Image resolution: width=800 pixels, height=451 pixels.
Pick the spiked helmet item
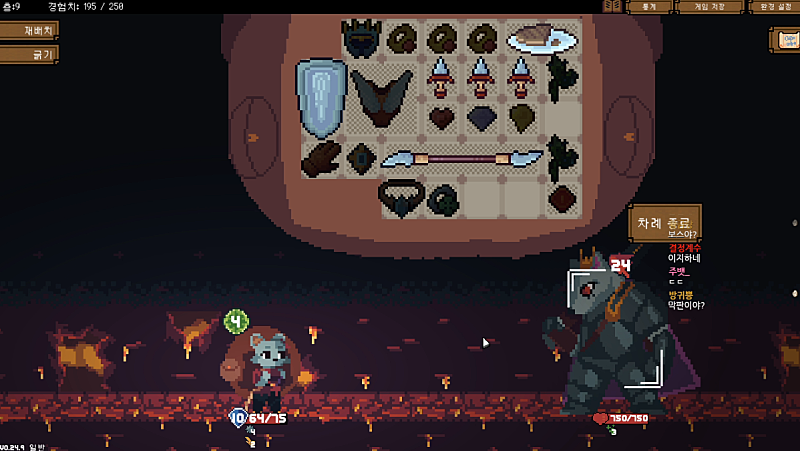pyautogui.click(x=361, y=39)
